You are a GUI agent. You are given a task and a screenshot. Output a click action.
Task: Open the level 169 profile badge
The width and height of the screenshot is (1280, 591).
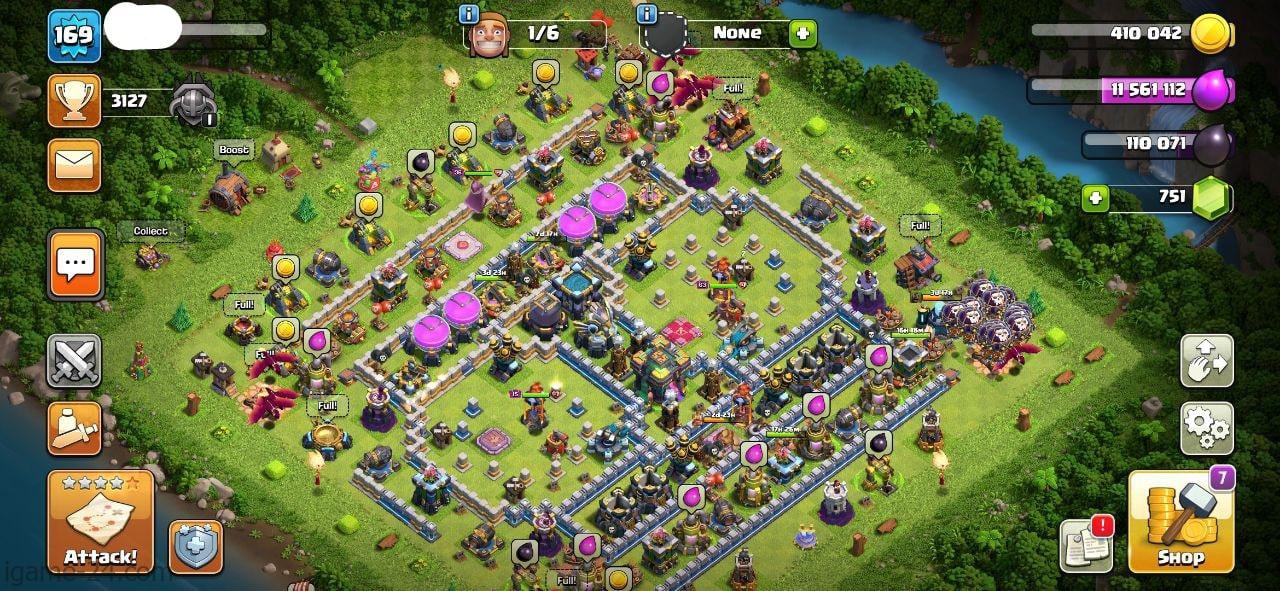(74, 35)
